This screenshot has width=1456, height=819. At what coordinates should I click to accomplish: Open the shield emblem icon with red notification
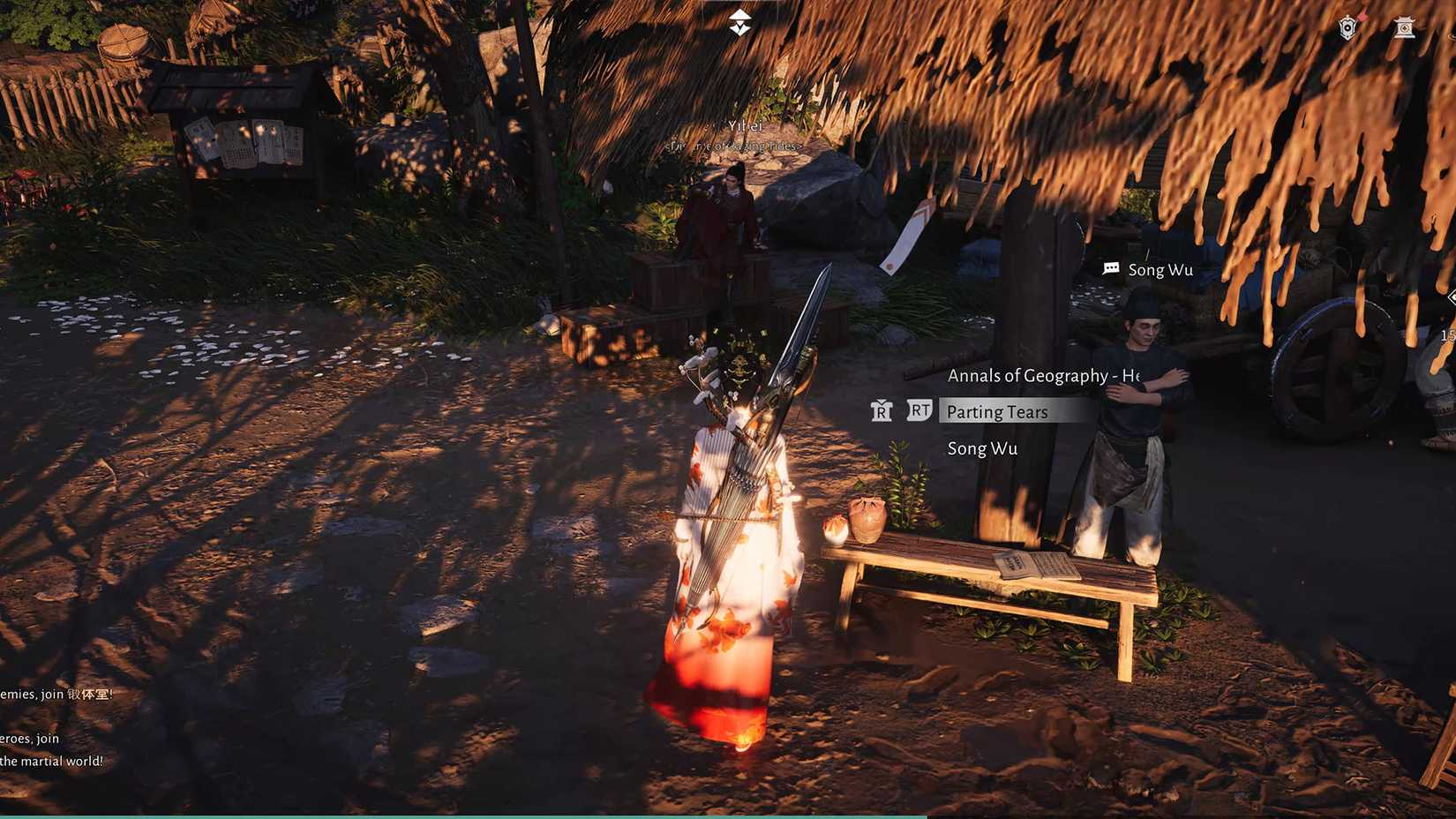coord(1347,28)
